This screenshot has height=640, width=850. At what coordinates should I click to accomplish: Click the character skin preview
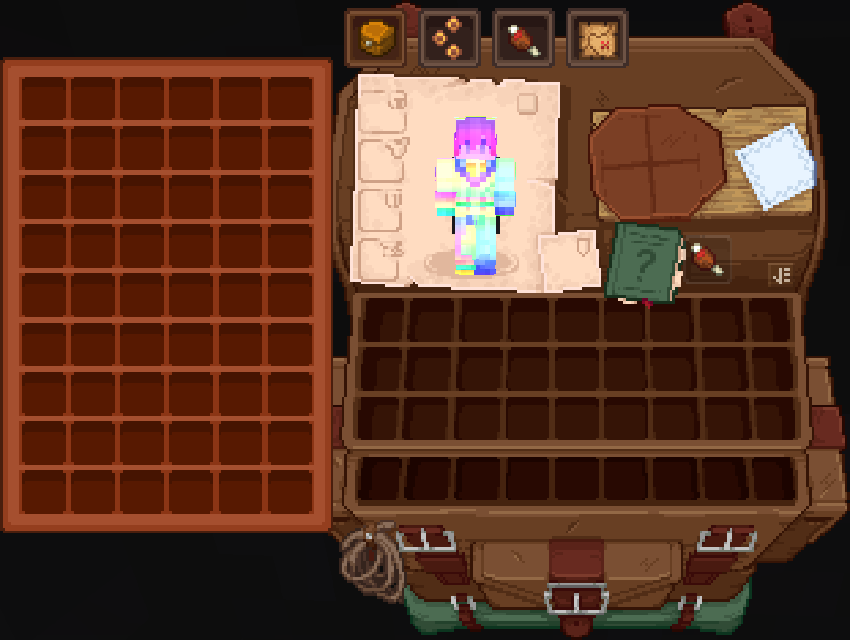(475, 200)
